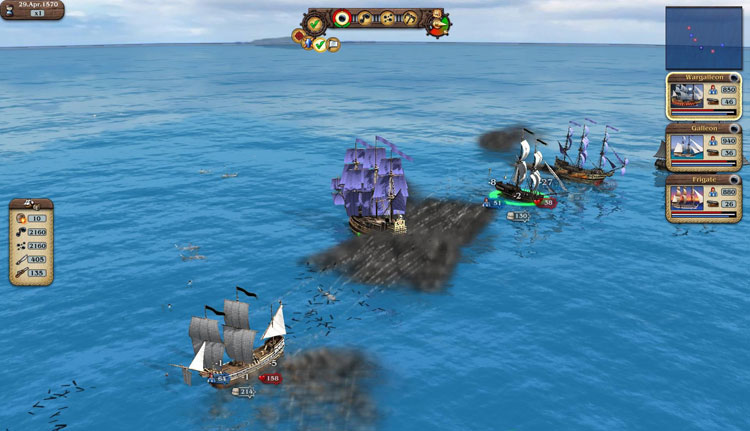
Task: Click the large green checkmark wheel button
Action: point(316,21)
